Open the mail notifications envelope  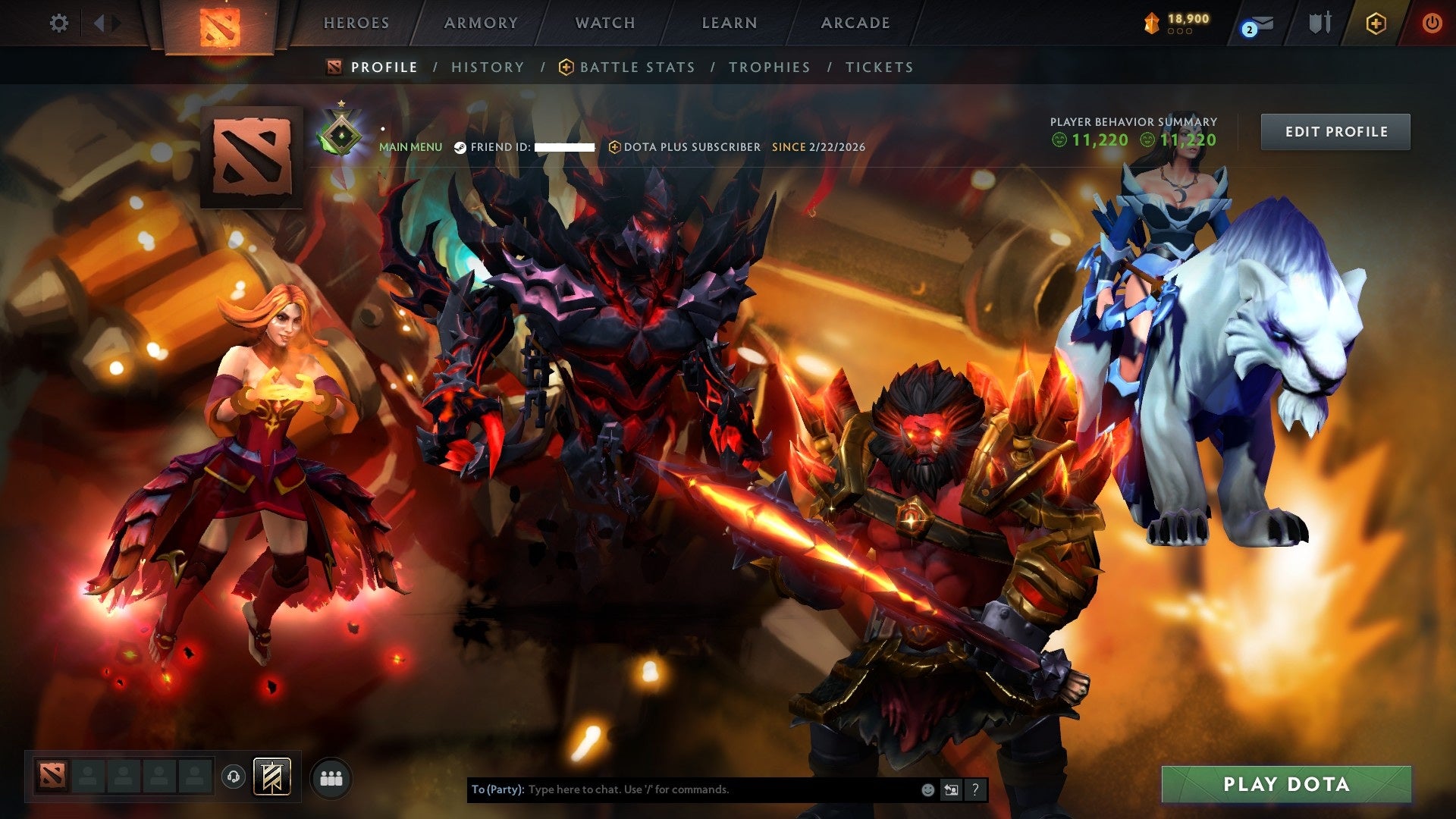1262,23
